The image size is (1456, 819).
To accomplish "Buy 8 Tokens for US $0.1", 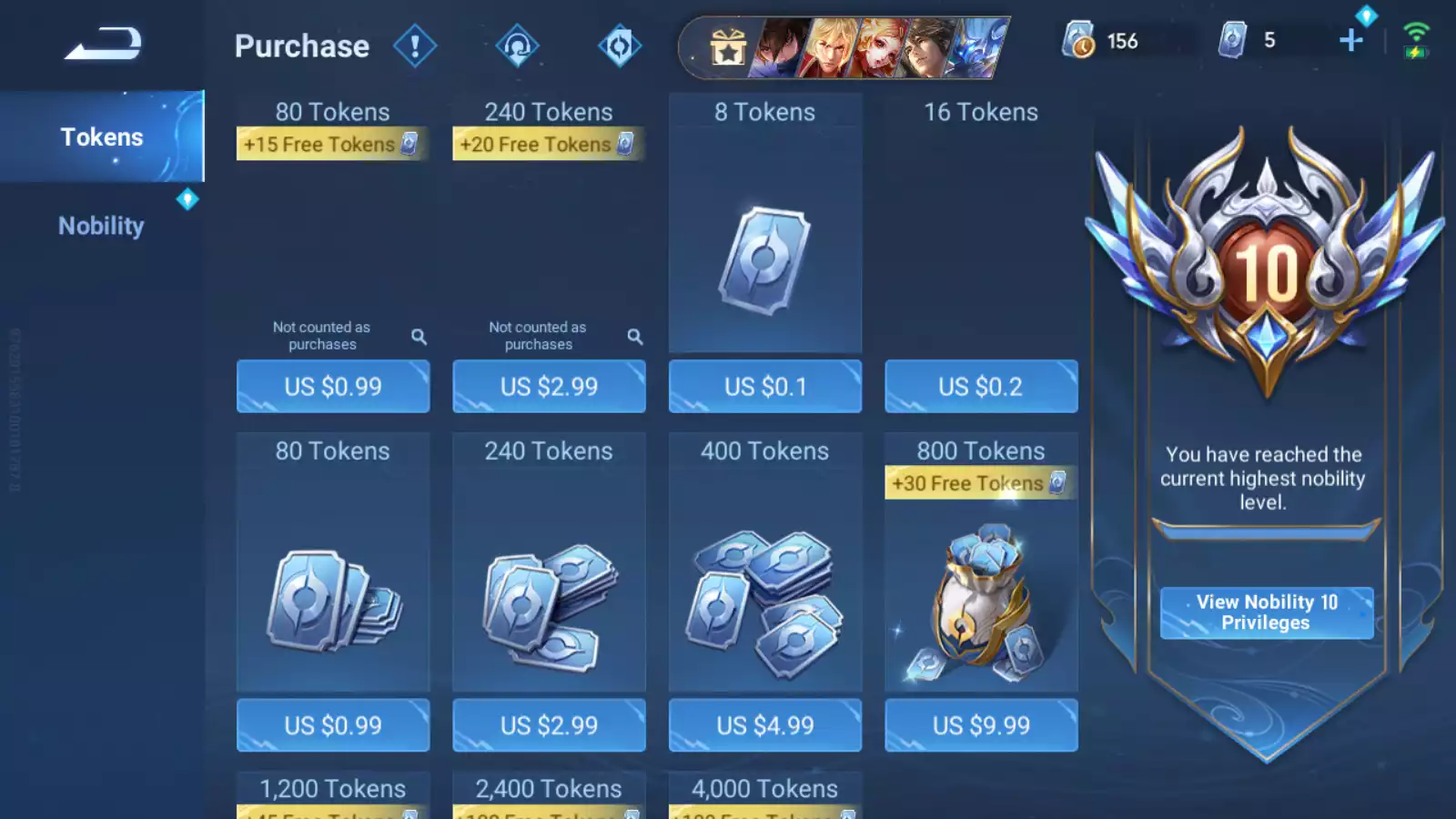I will (x=764, y=387).
